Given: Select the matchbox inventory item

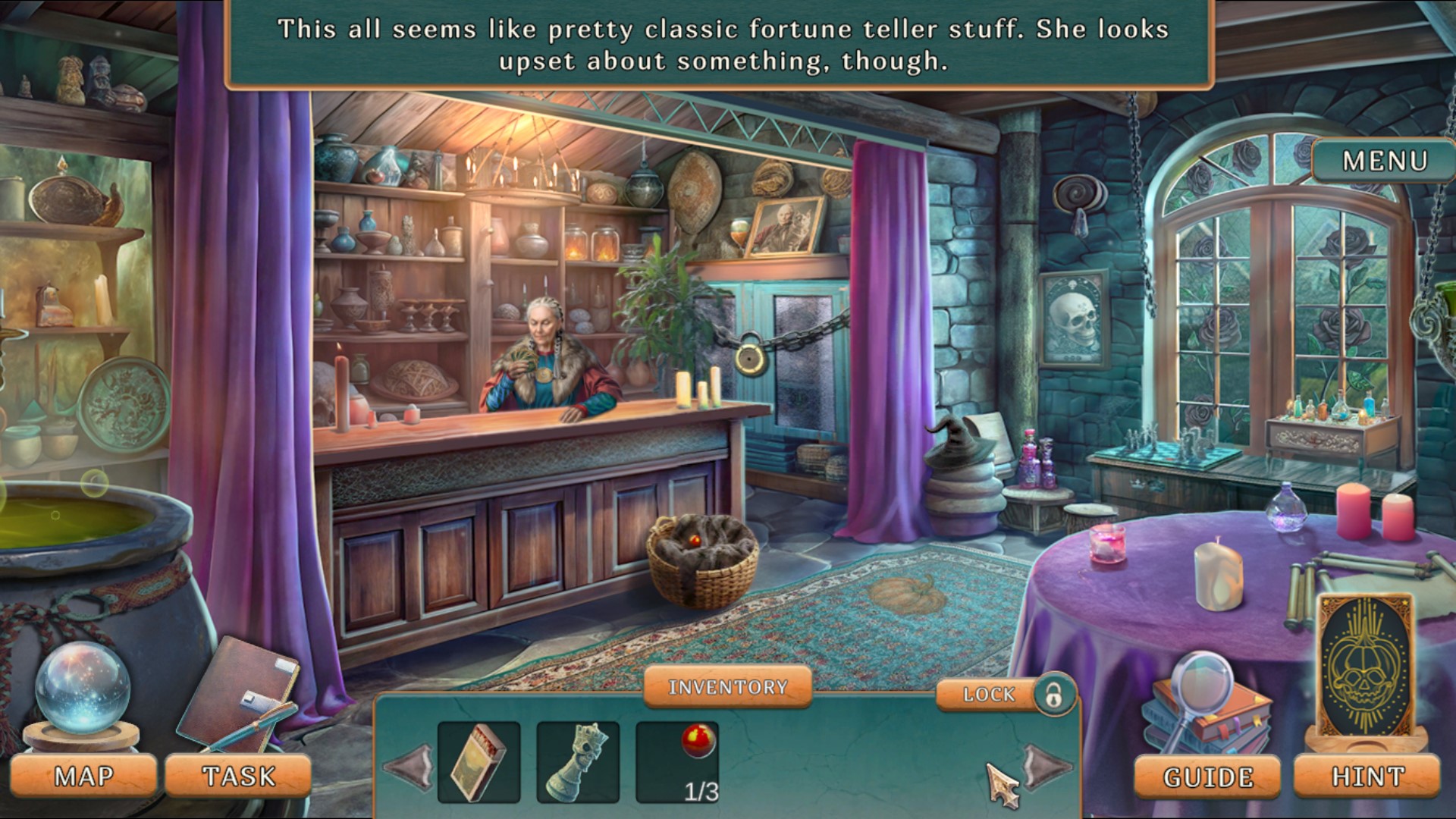Looking at the screenshot, I should (479, 762).
